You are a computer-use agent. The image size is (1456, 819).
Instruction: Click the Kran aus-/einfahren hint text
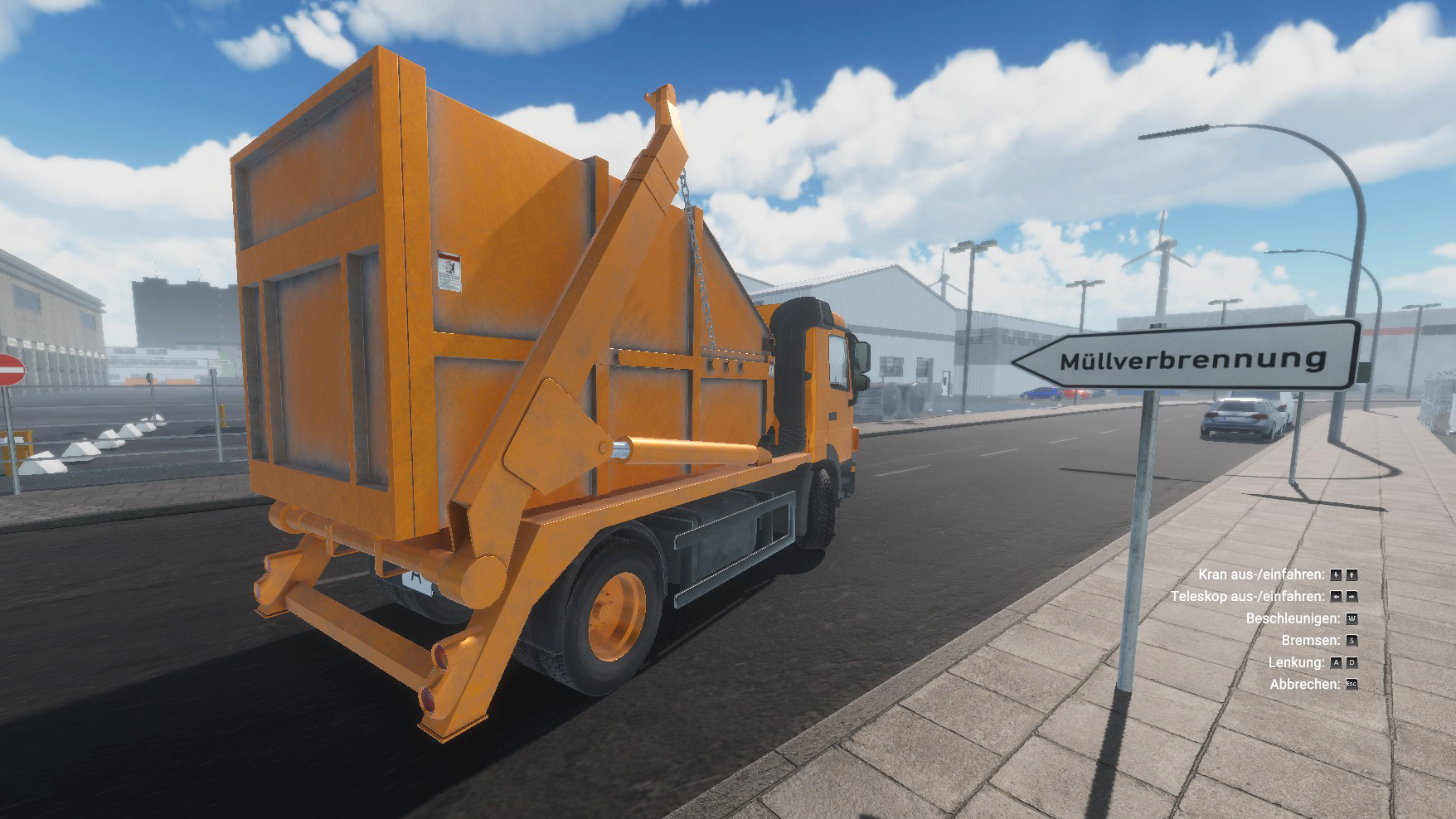(1263, 574)
